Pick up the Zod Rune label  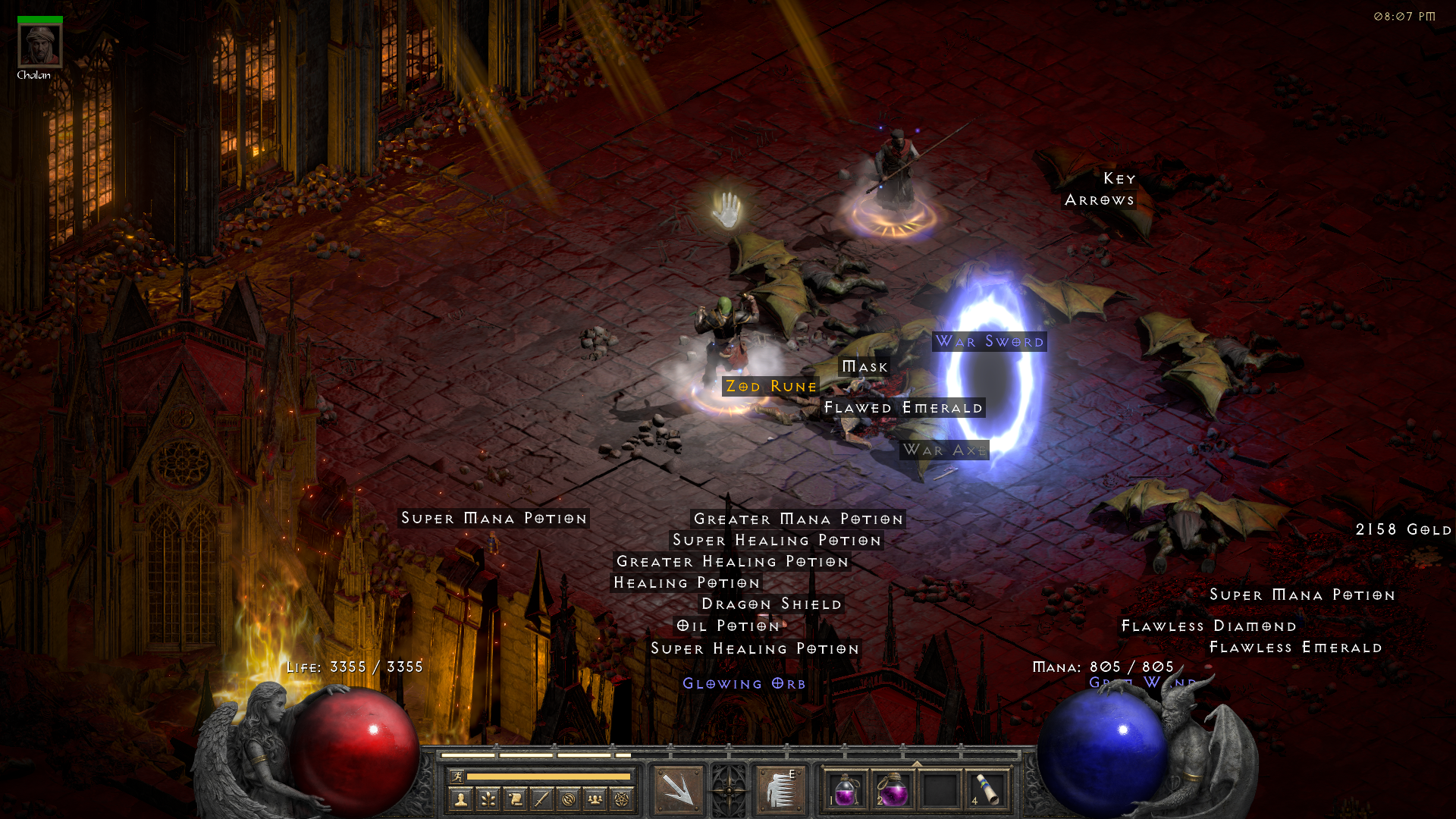pyautogui.click(x=770, y=386)
